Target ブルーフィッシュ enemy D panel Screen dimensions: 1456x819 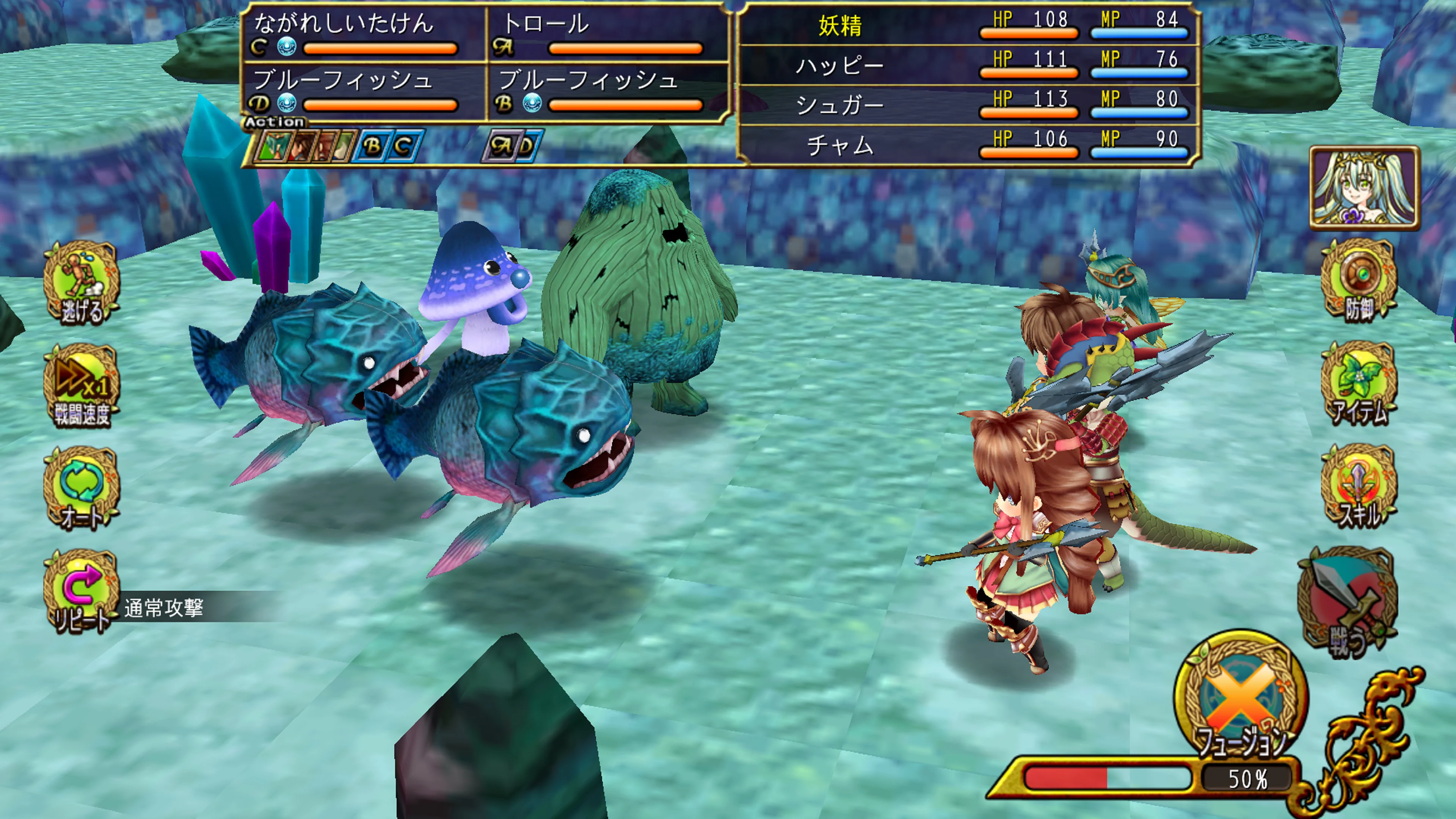click(x=364, y=91)
